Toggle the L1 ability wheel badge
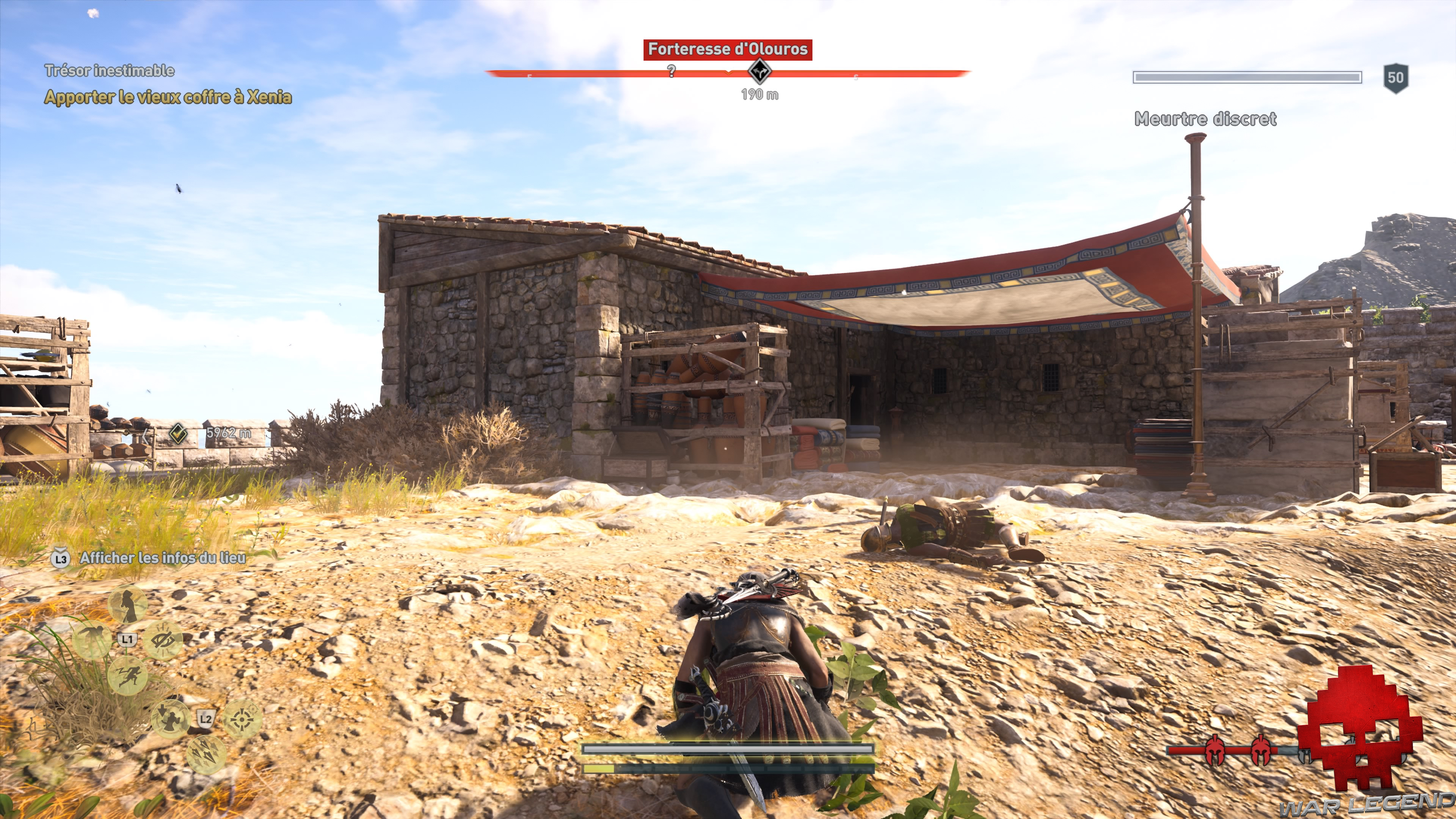Image resolution: width=1456 pixels, height=819 pixels. click(x=127, y=639)
